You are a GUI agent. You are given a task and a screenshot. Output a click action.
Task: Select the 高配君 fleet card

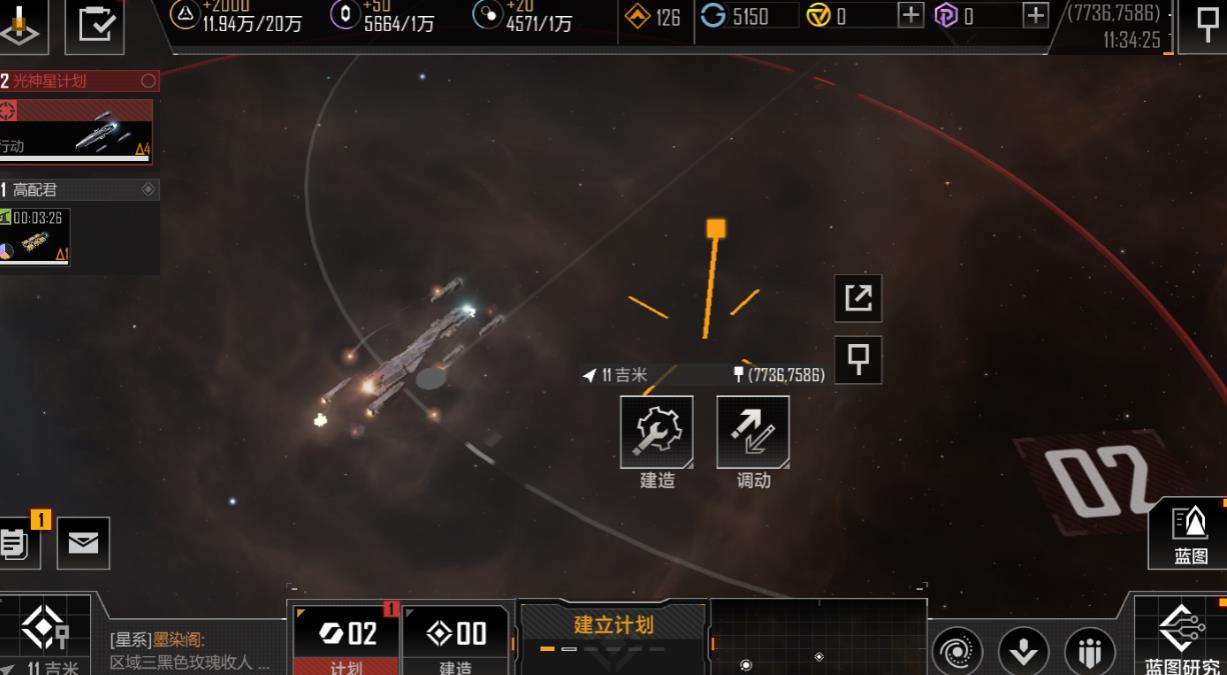point(36,237)
